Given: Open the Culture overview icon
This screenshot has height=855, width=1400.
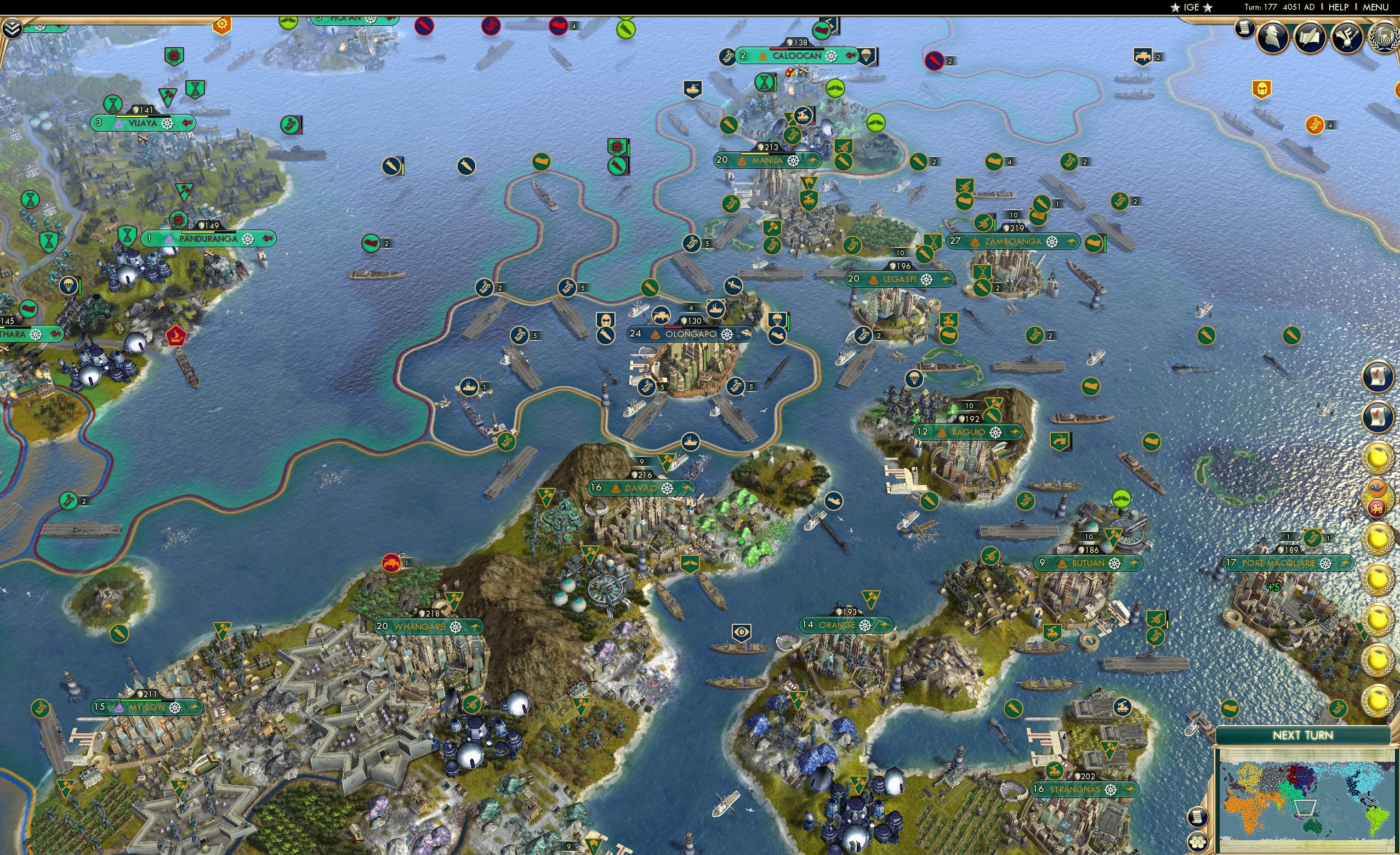Looking at the screenshot, I should (x=1348, y=38).
